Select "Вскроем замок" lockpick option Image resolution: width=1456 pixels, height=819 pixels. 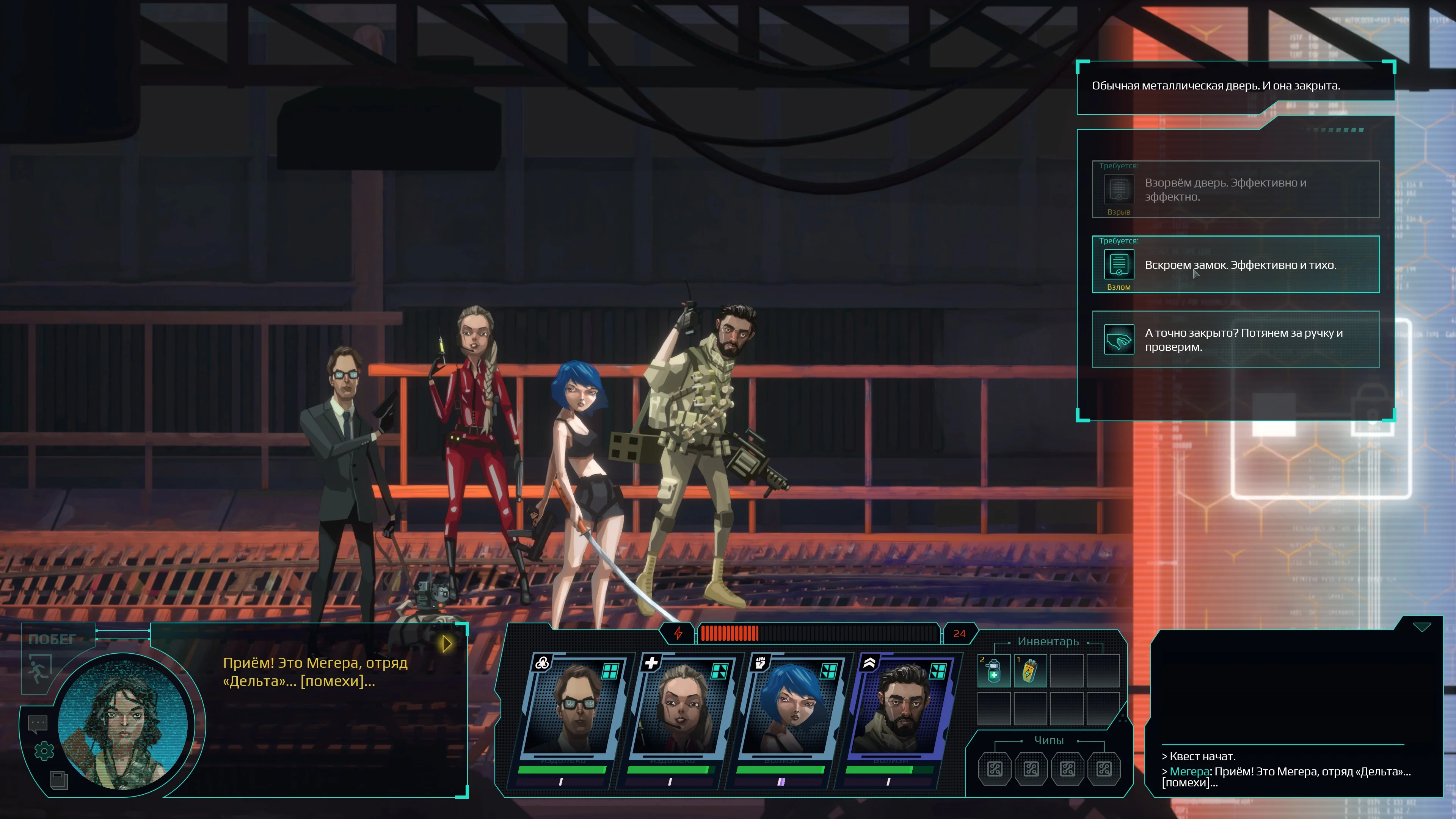1236,265
